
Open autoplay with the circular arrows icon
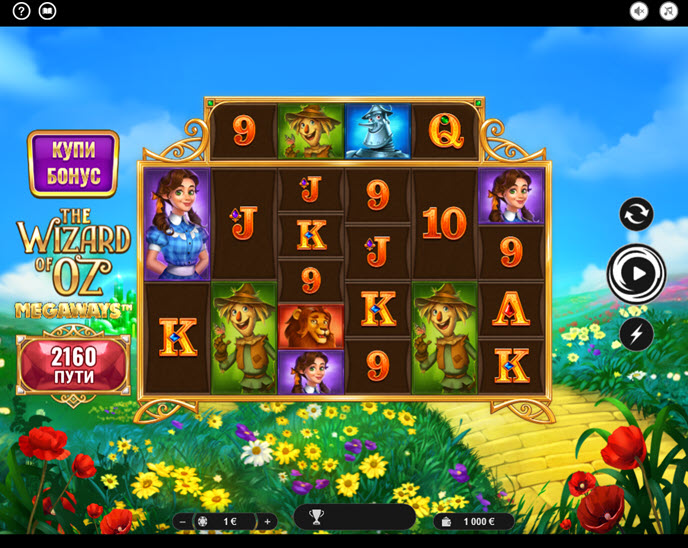[636, 214]
